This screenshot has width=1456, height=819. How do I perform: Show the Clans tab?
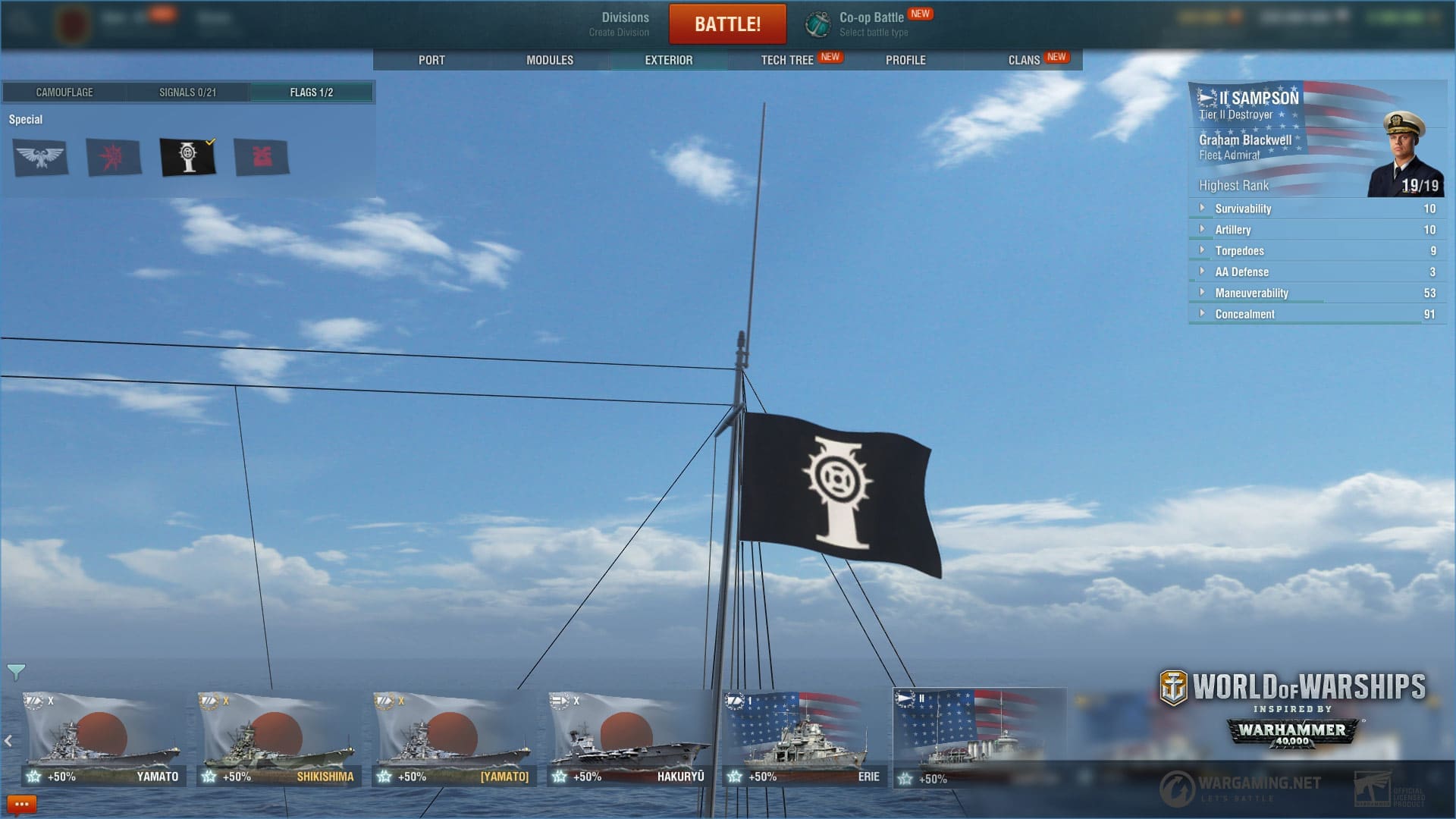(1024, 60)
